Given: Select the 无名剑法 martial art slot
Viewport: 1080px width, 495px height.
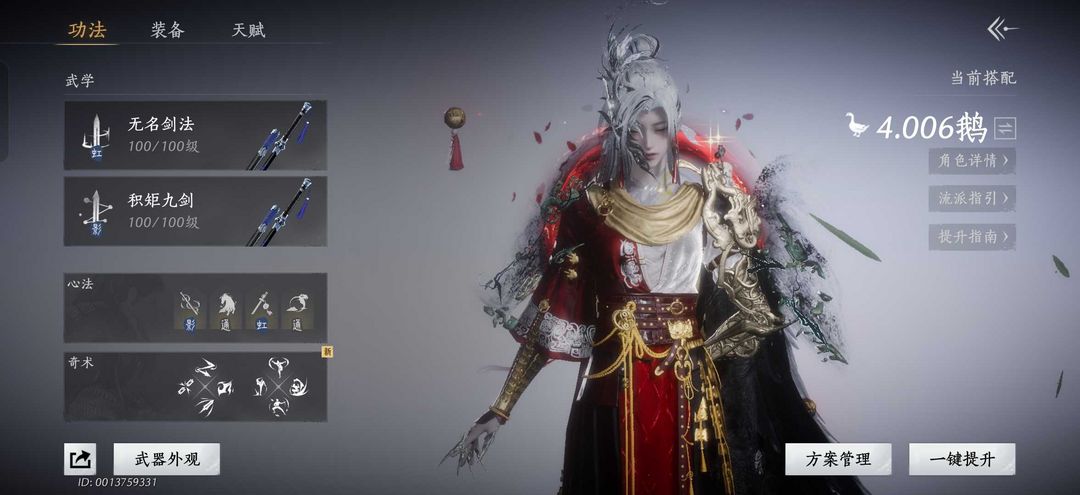Looking at the screenshot, I should click(x=195, y=135).
